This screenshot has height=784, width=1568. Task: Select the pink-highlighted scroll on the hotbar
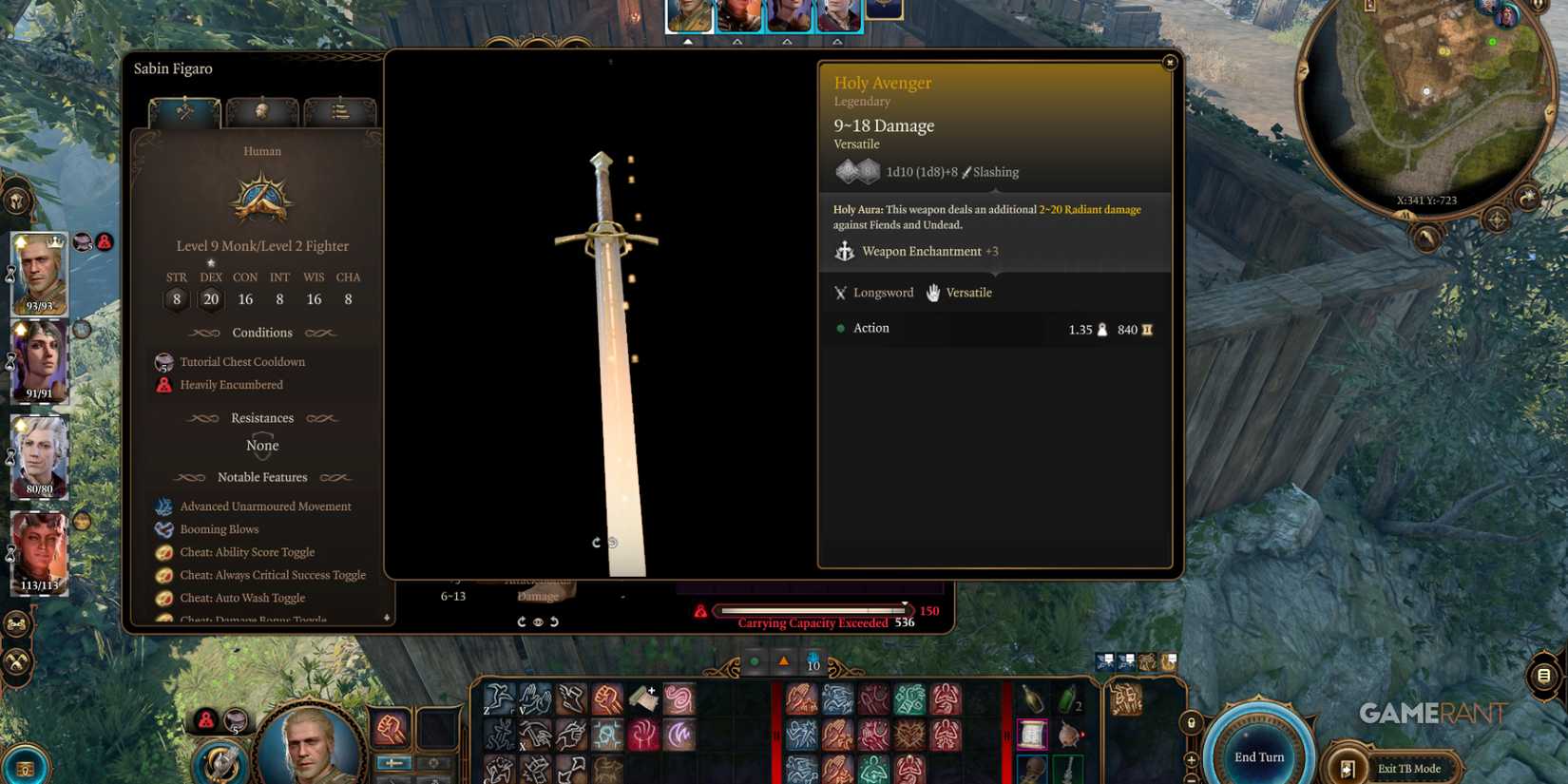1034,735
